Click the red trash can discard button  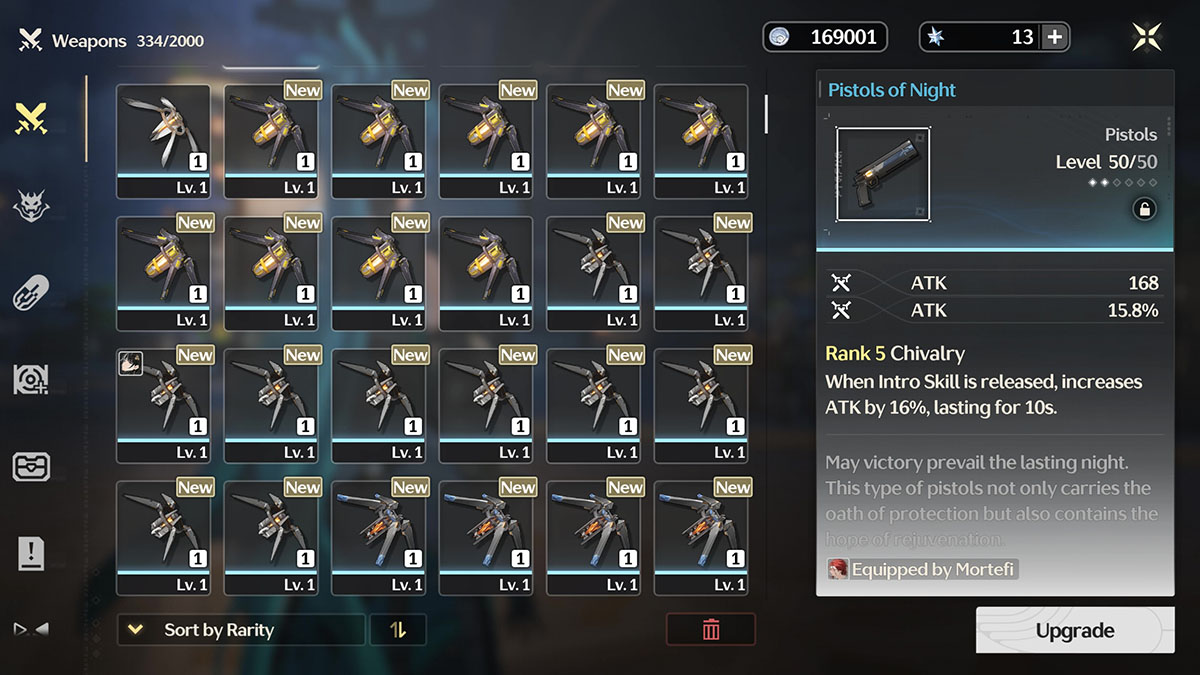pyautogui.click(x=711, y=630)
